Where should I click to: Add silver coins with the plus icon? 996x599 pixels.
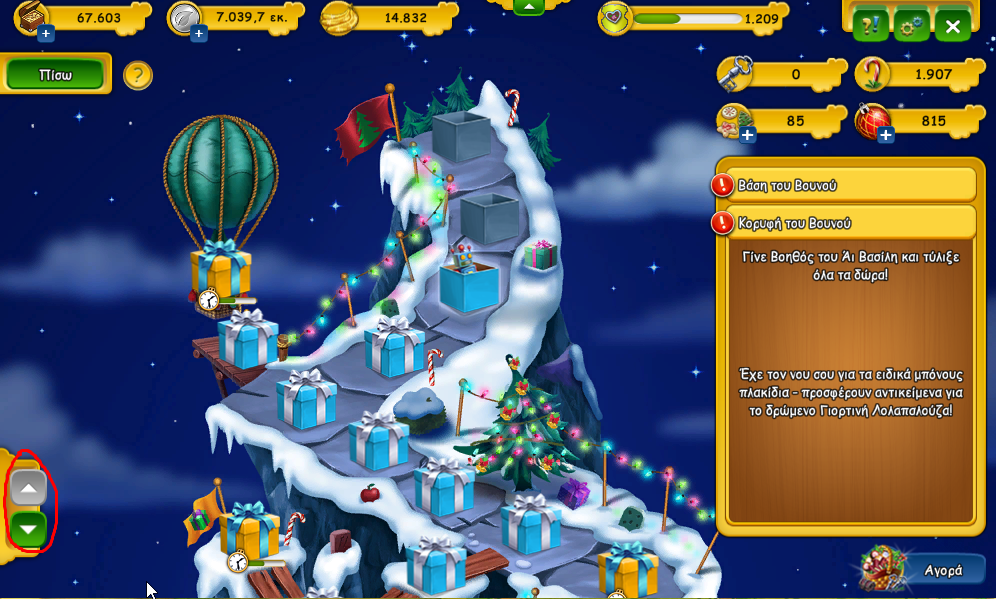click(198, 35)
